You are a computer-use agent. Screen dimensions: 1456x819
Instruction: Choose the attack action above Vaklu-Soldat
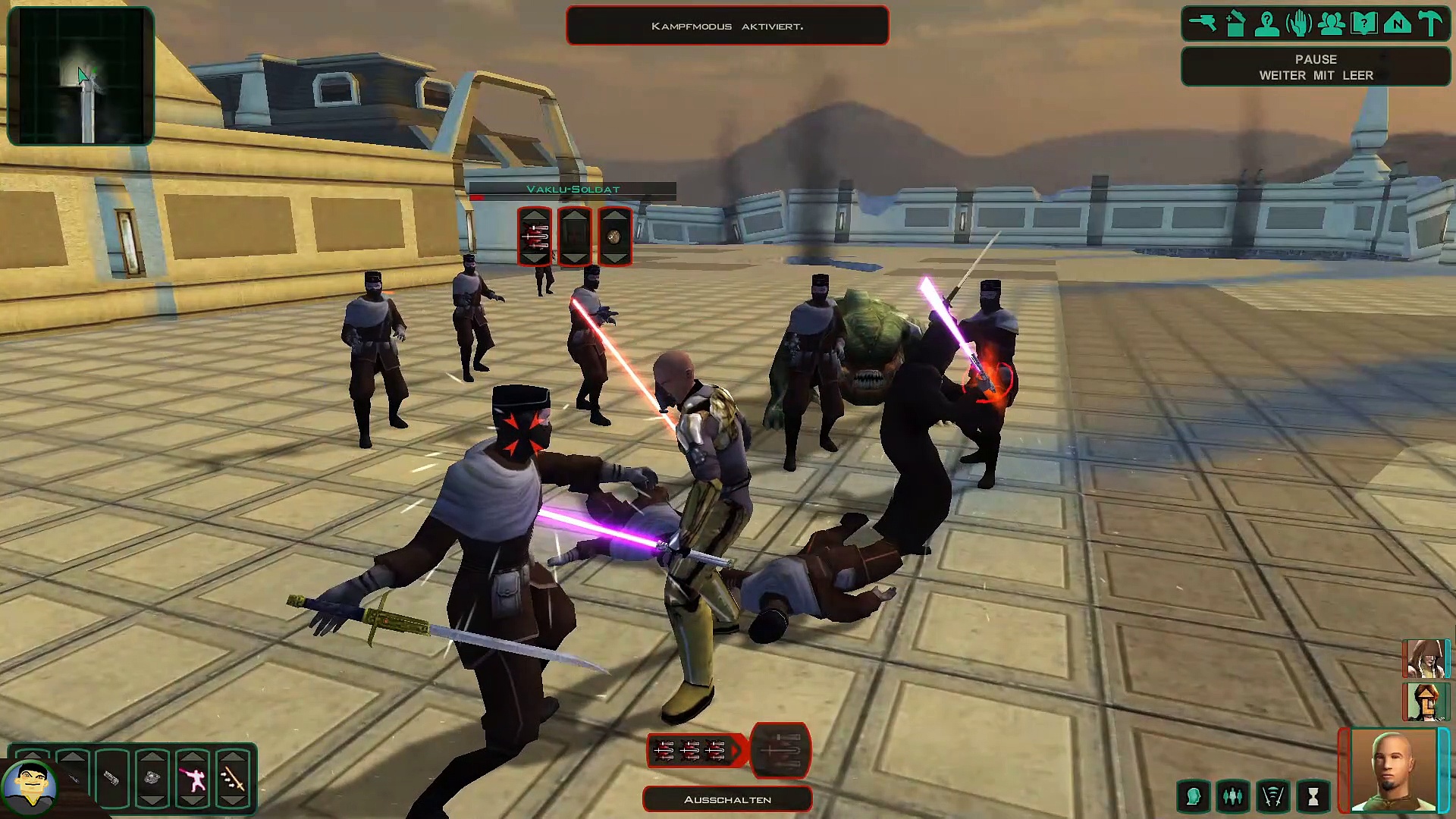tap(535, 237)
